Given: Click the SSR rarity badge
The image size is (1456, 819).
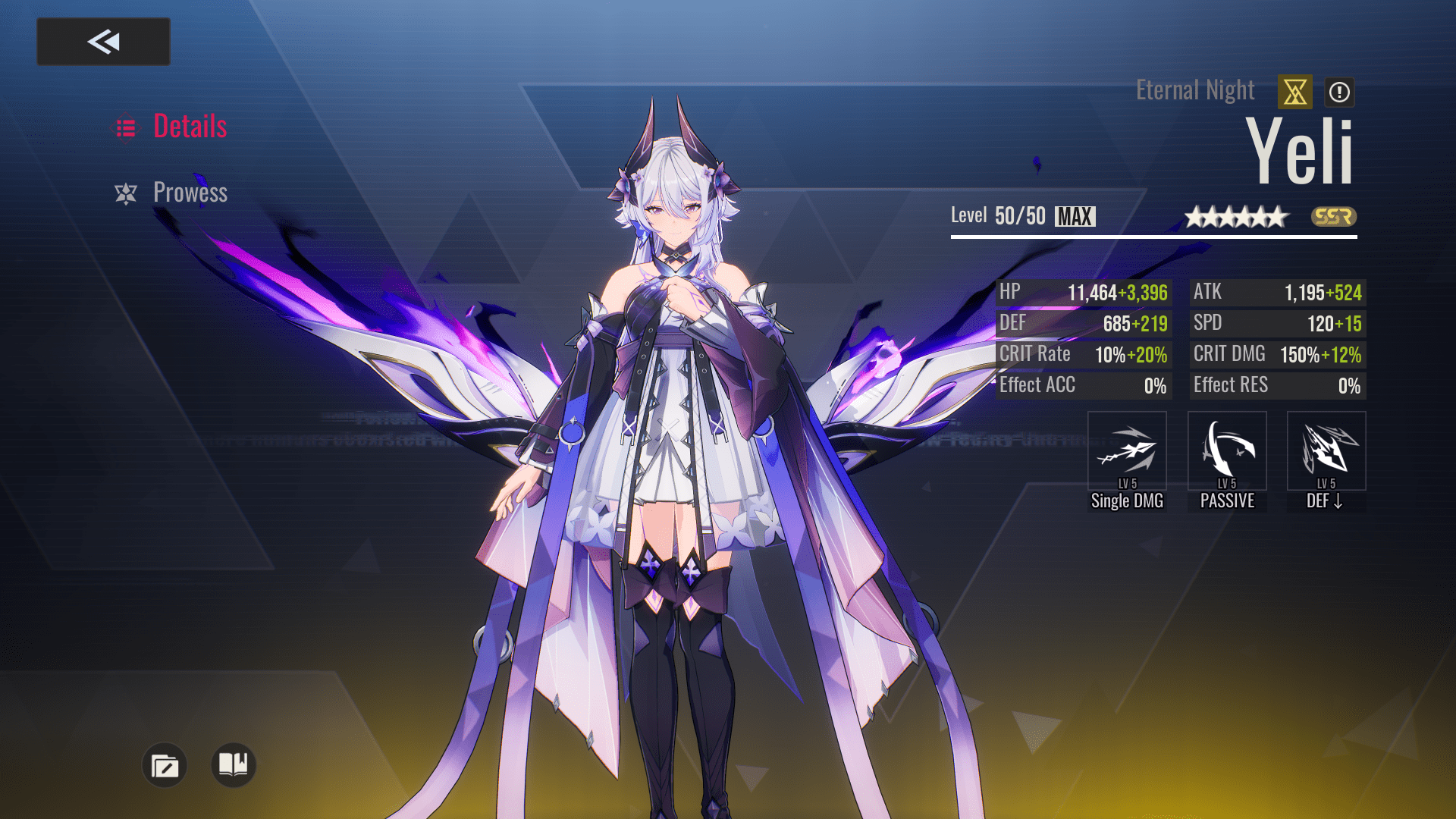Looking at the screenshot, I should [x=1335, y=218].
